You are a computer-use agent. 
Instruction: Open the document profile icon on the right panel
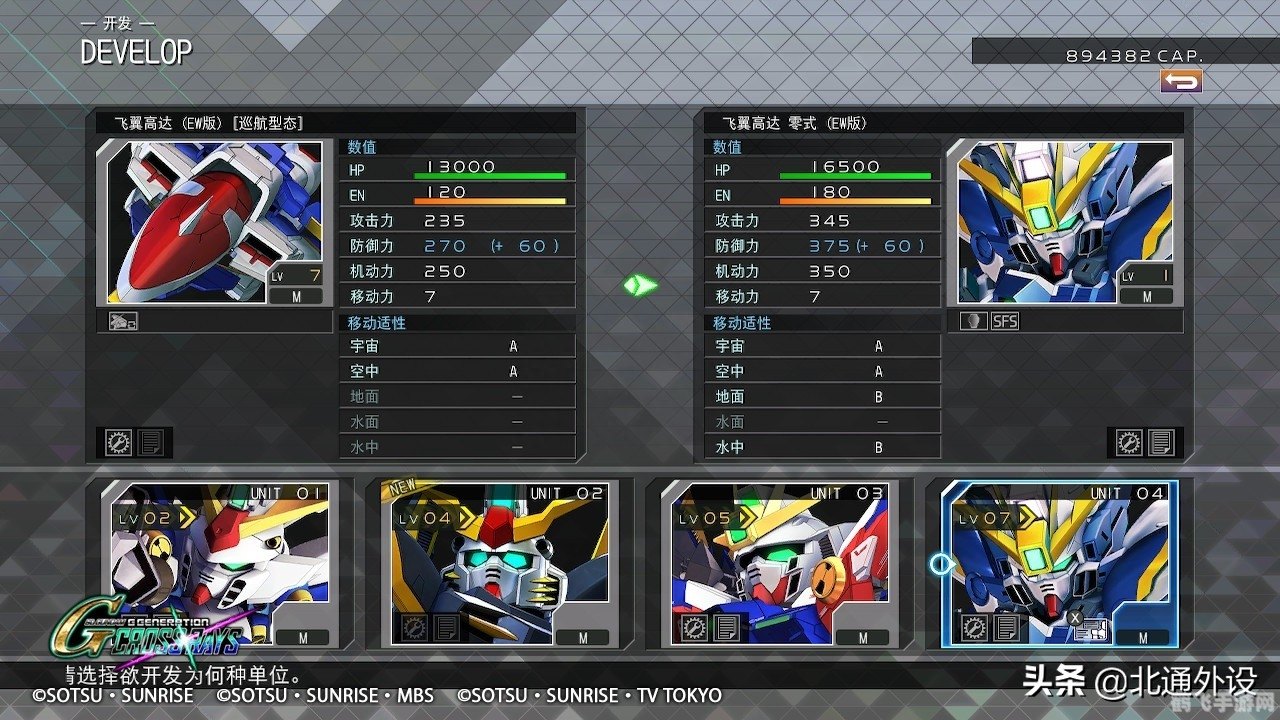(1162, 443)
